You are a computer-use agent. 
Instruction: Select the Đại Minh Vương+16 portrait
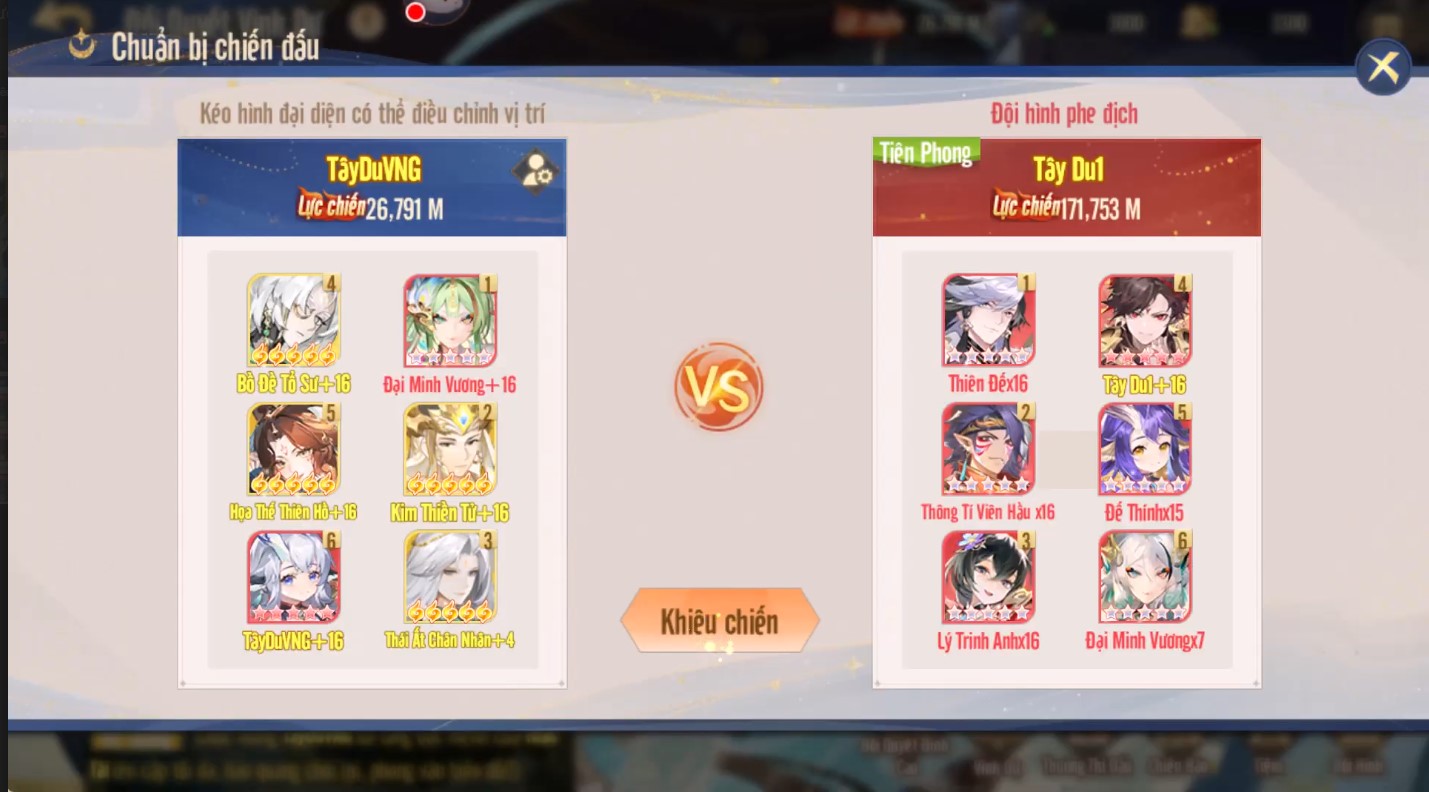[449, 320]
